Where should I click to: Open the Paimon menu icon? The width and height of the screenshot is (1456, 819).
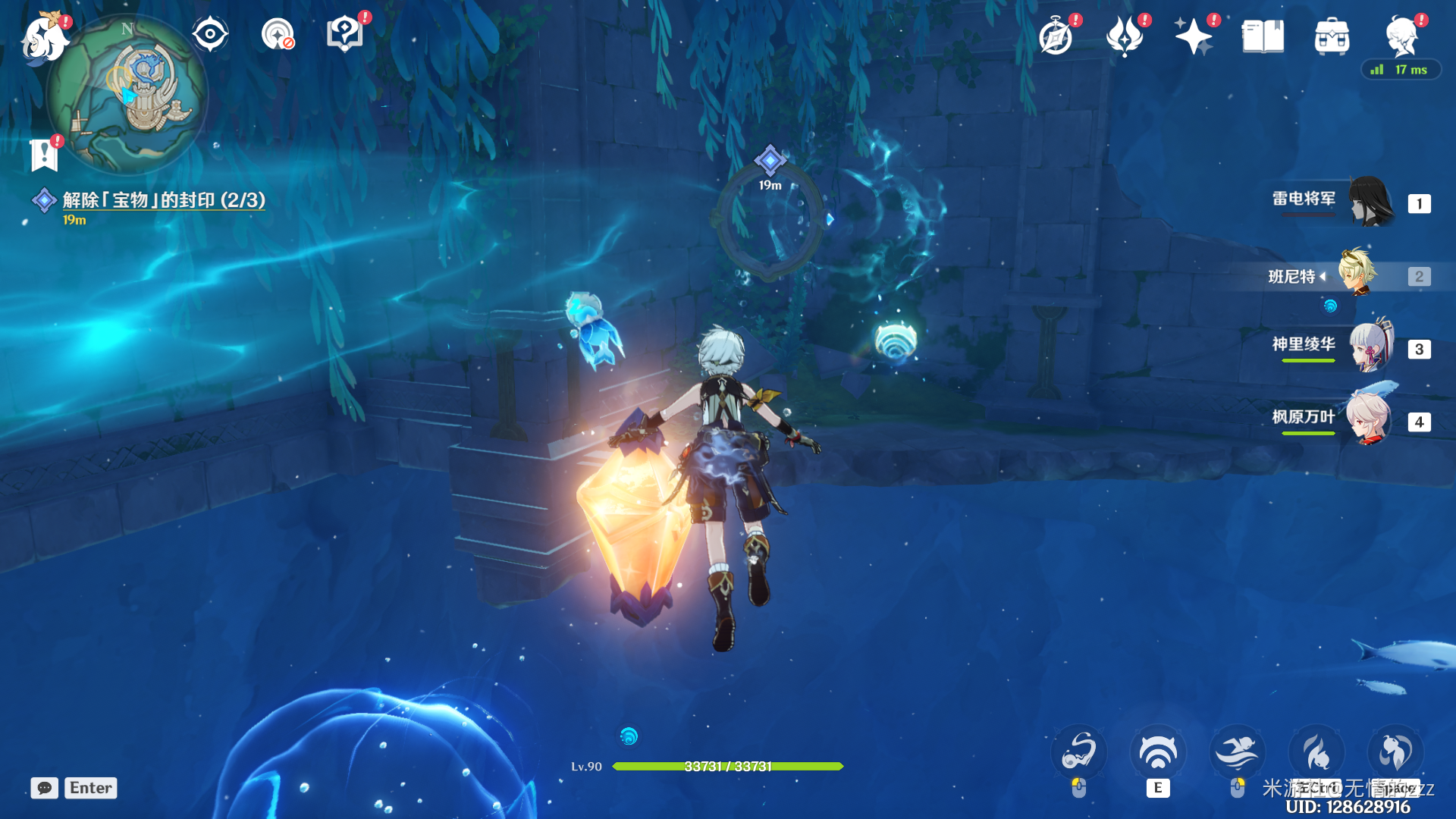coord(42,38)
